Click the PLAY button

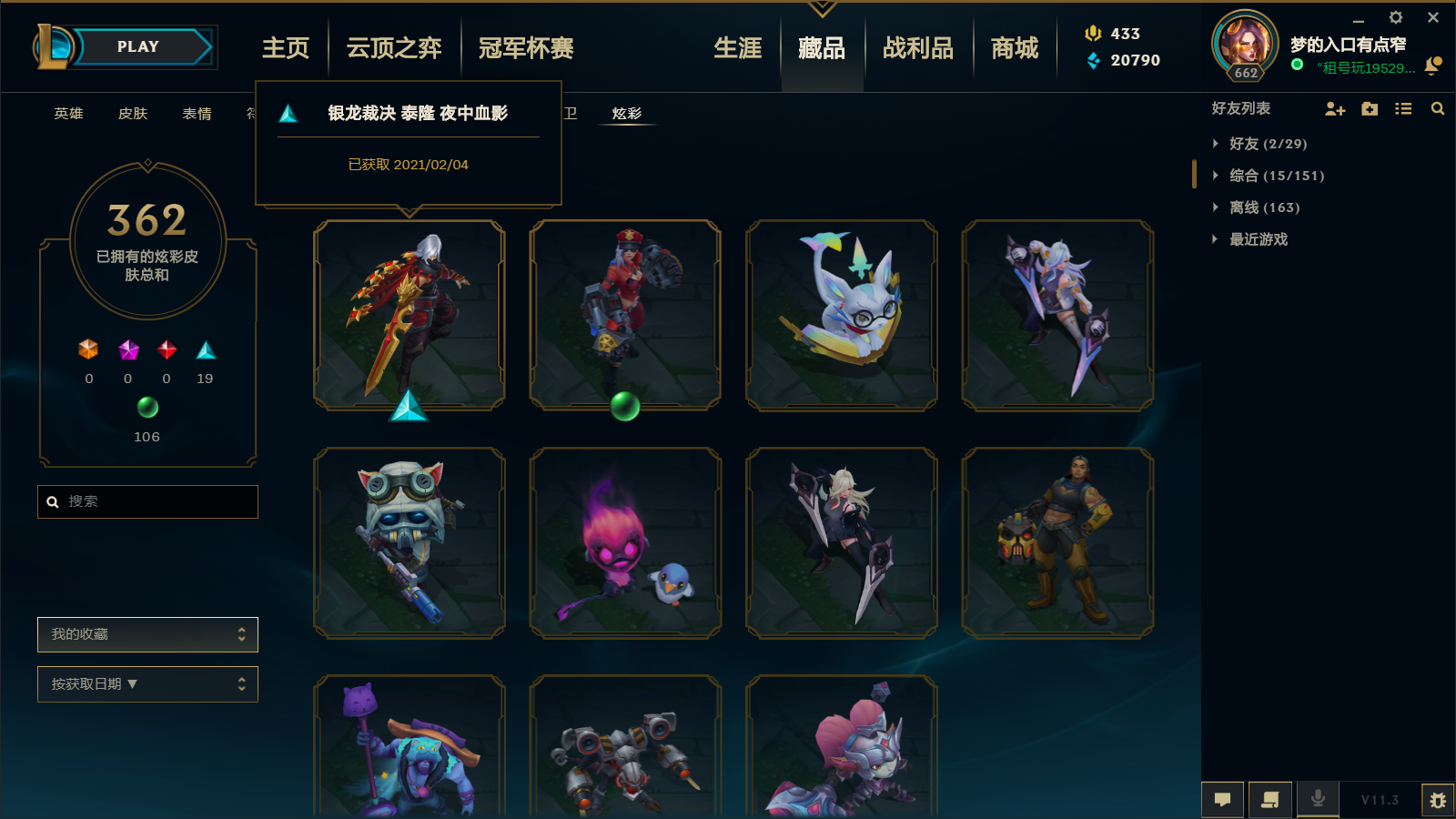click(137, 46)
